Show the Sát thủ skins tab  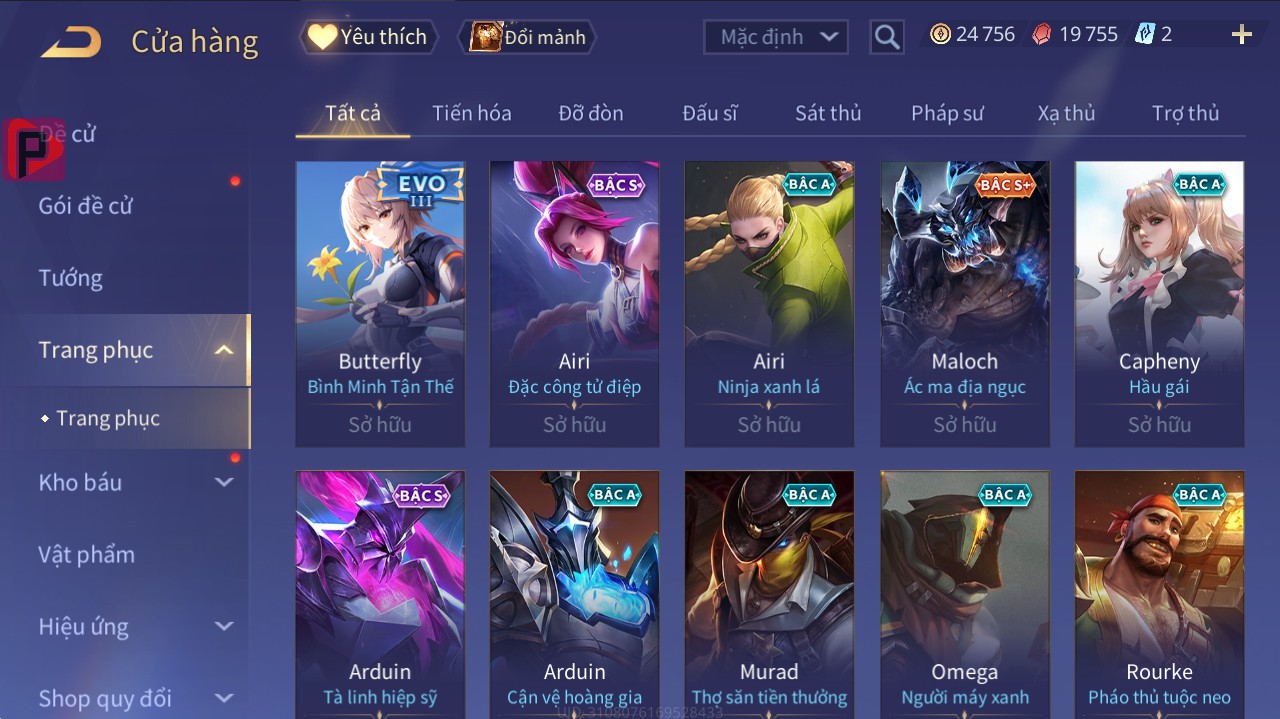tap(828, 113)
